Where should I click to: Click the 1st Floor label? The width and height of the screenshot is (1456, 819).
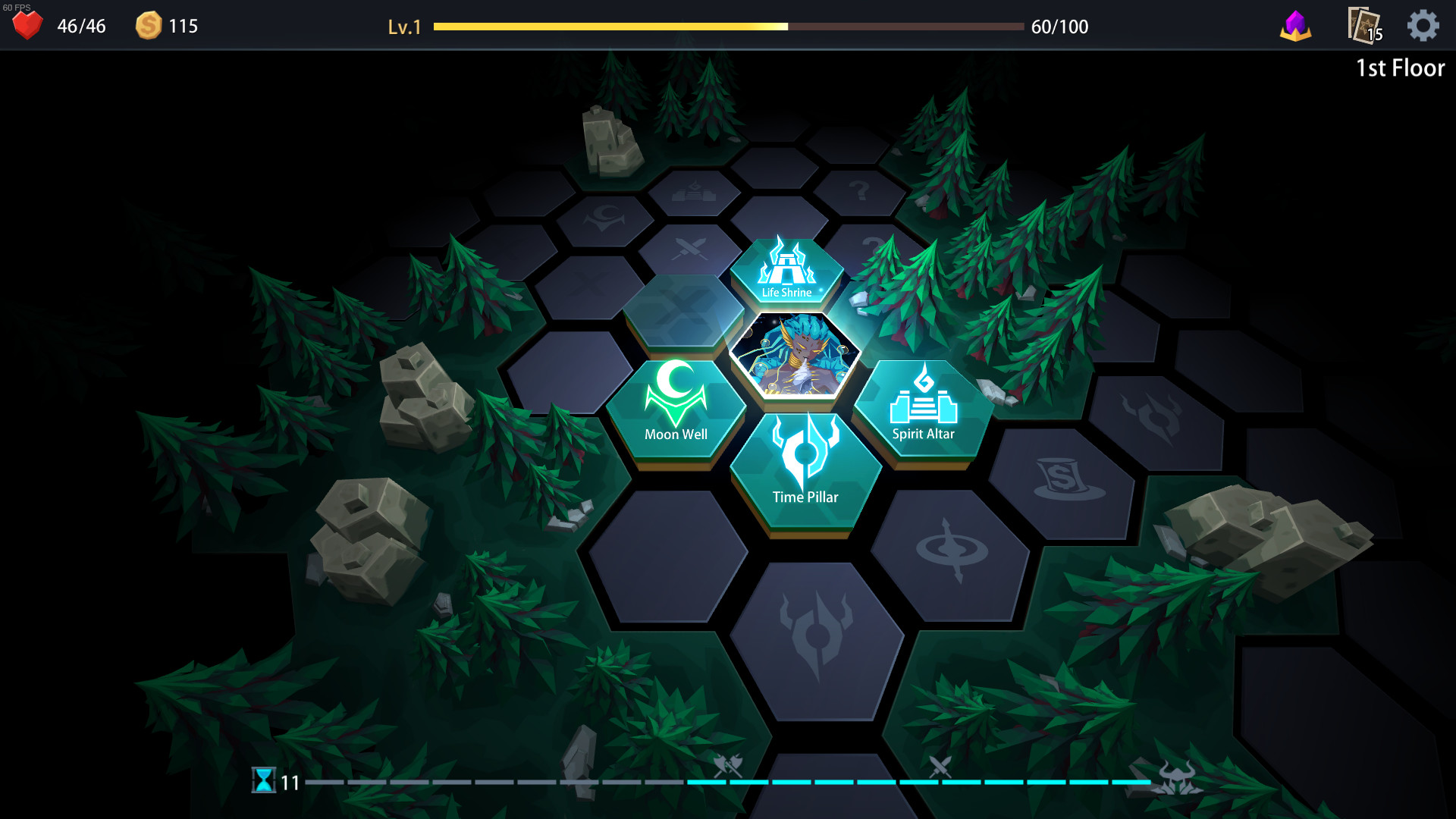(x=1399, y=67)
